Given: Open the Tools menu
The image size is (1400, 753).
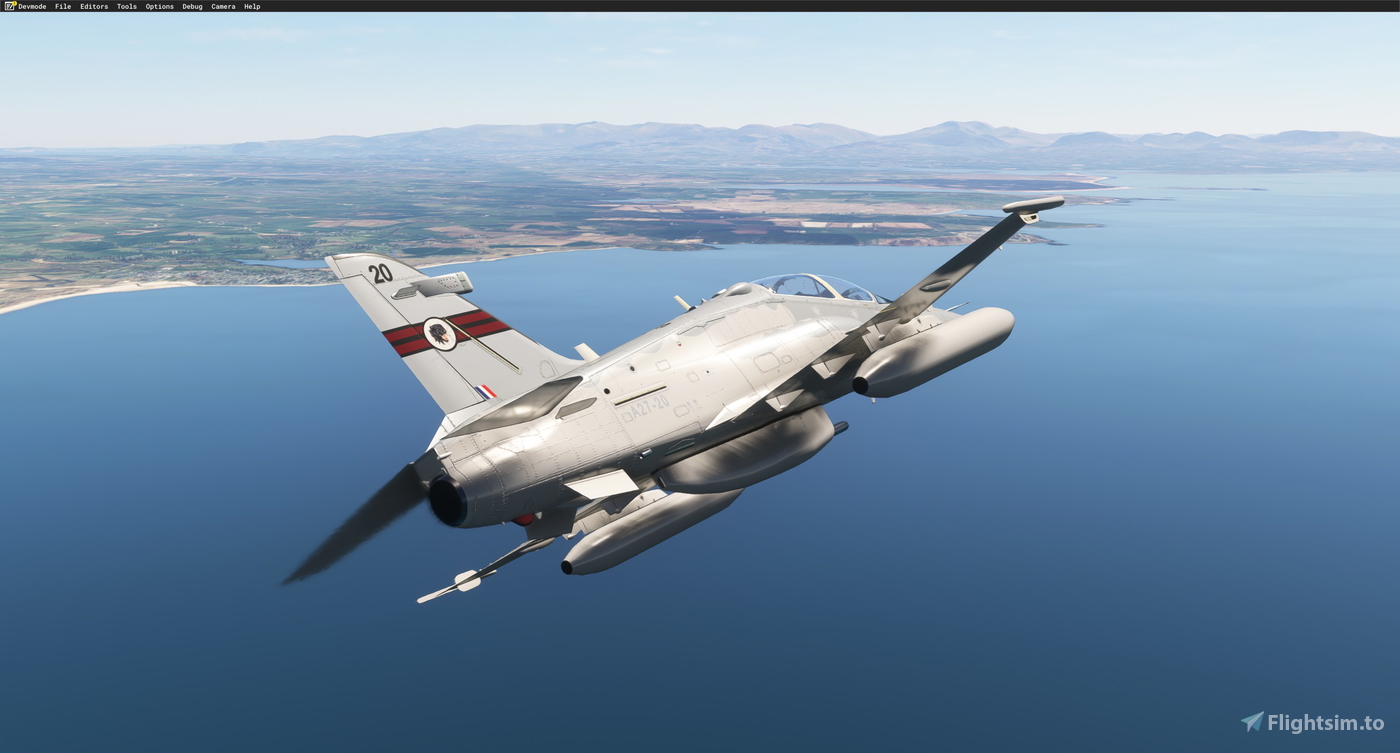Looking at the screenshot, I should (x=126, y=6).
